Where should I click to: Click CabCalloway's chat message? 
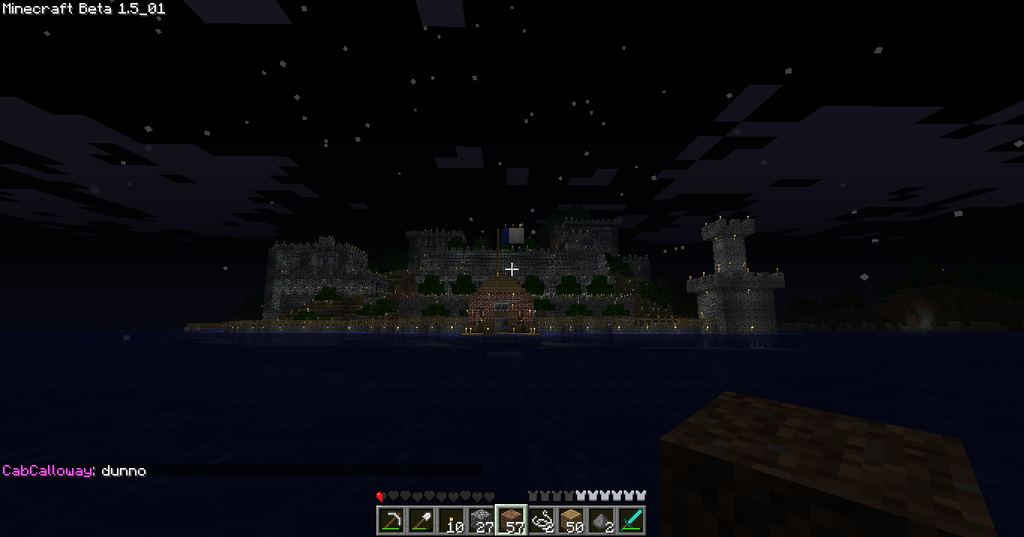(74, 470)
